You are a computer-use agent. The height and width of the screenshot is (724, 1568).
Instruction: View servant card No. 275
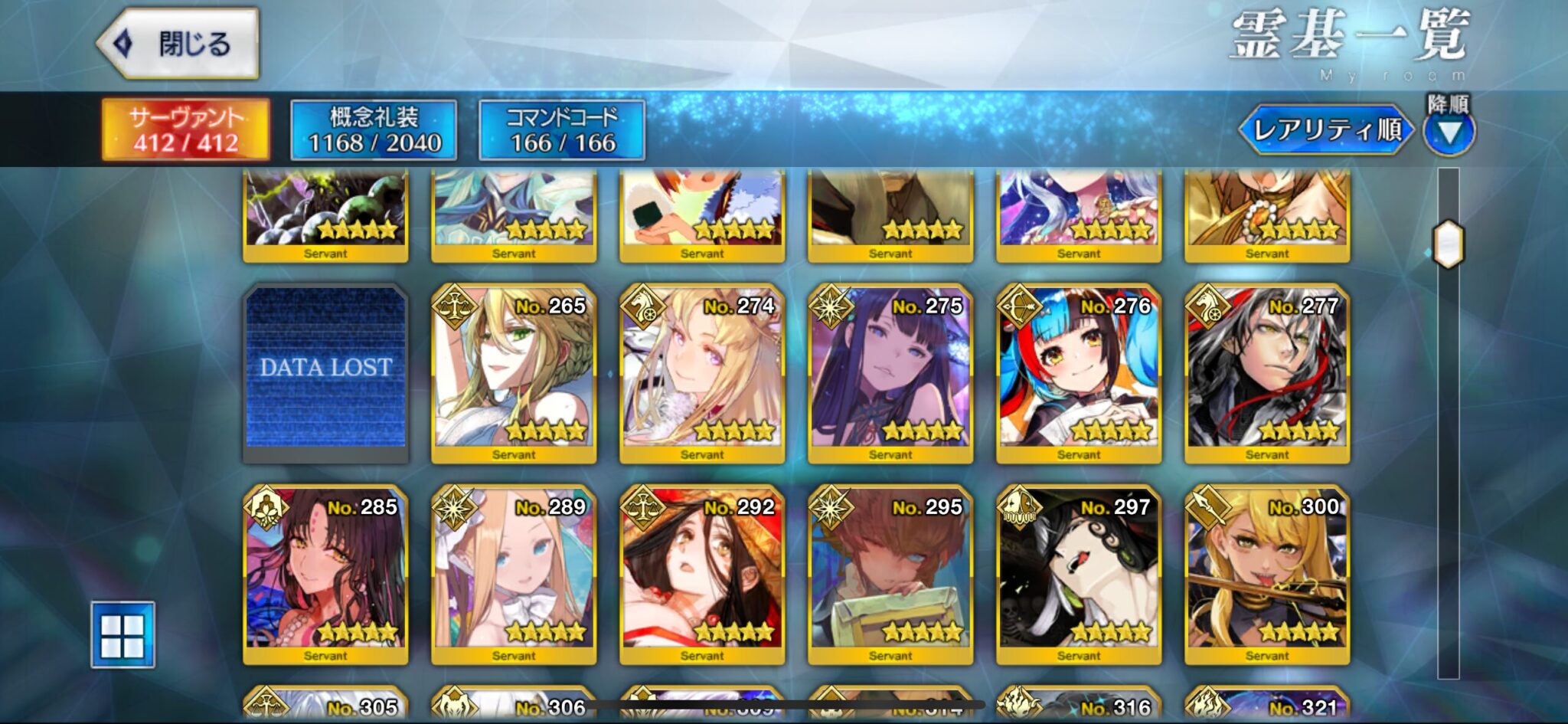[x=890, y=373]
